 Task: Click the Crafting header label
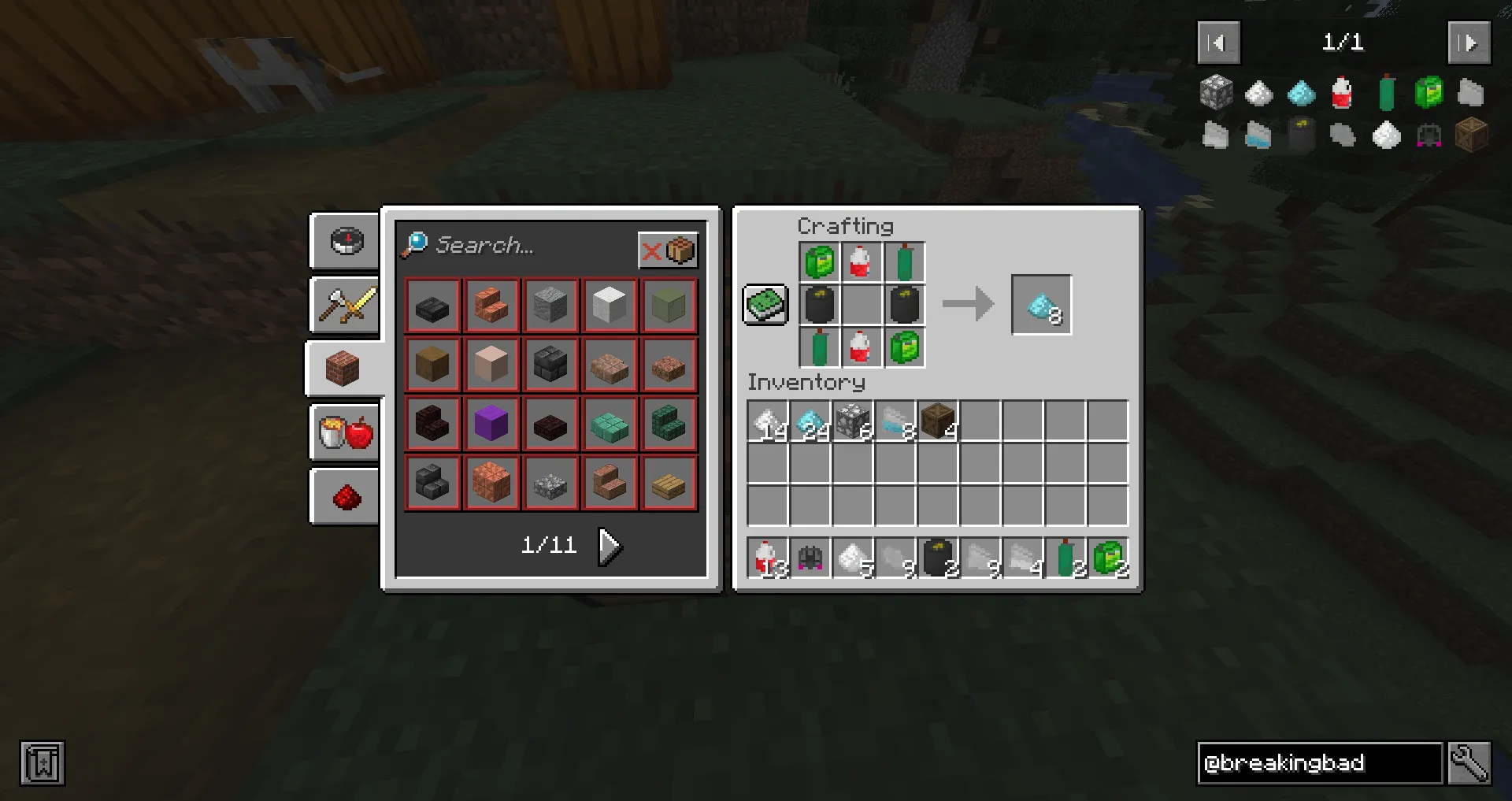pyautogui.click(x=846, y=226)
